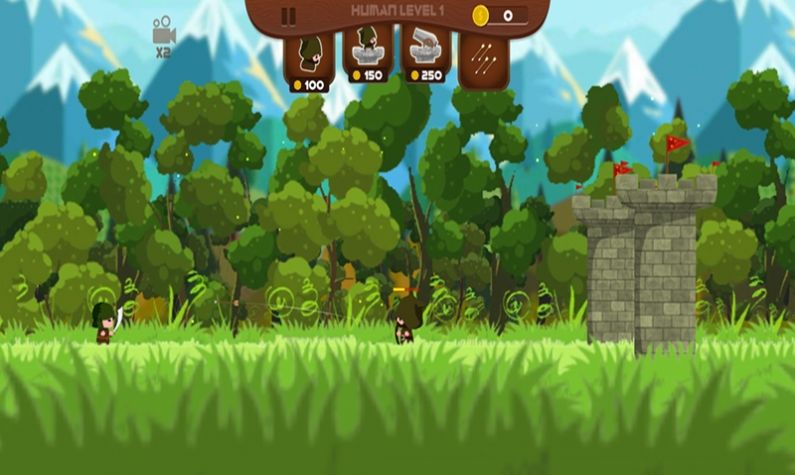
Task: Toggle the X2 camera speed icon
Action: pyautogui.click(x=163, y=36)
